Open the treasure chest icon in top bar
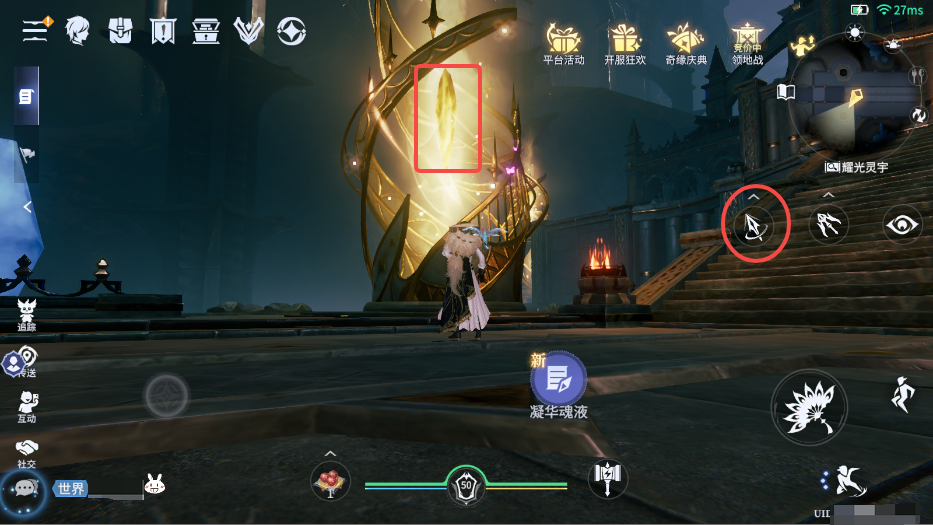Viewport: 933px width, 525px height. (206, 31)
